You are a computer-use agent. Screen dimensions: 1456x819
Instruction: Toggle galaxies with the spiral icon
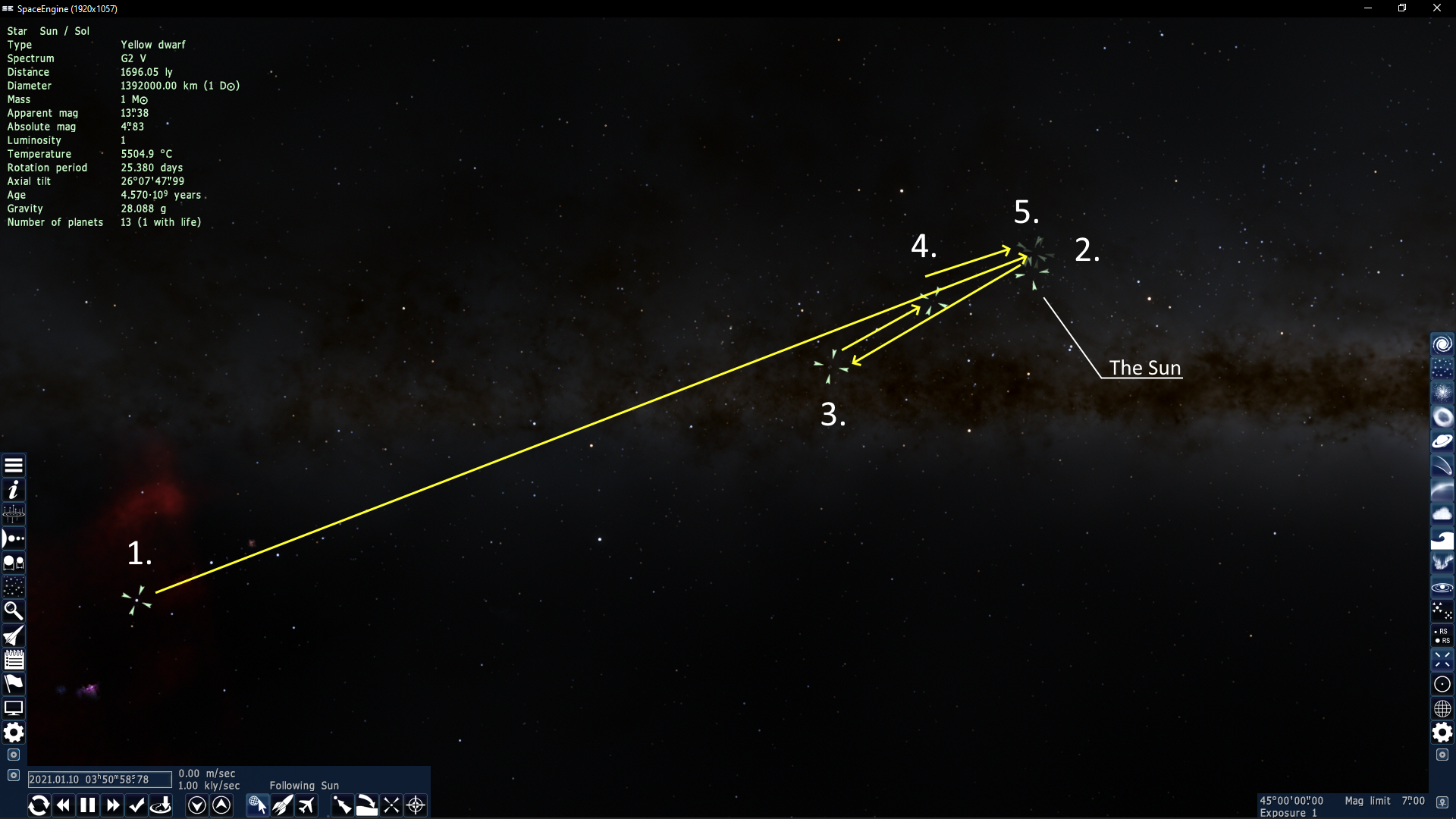click(x=1442, y=344)
